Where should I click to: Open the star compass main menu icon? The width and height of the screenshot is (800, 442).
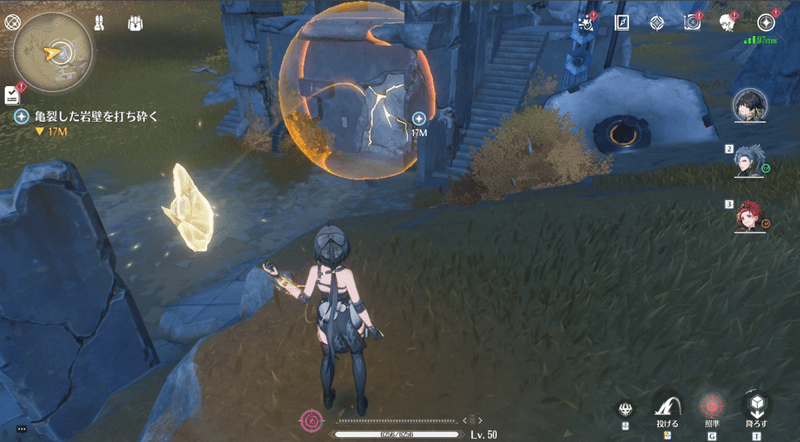pyautogui.click(x=767, y=22)
